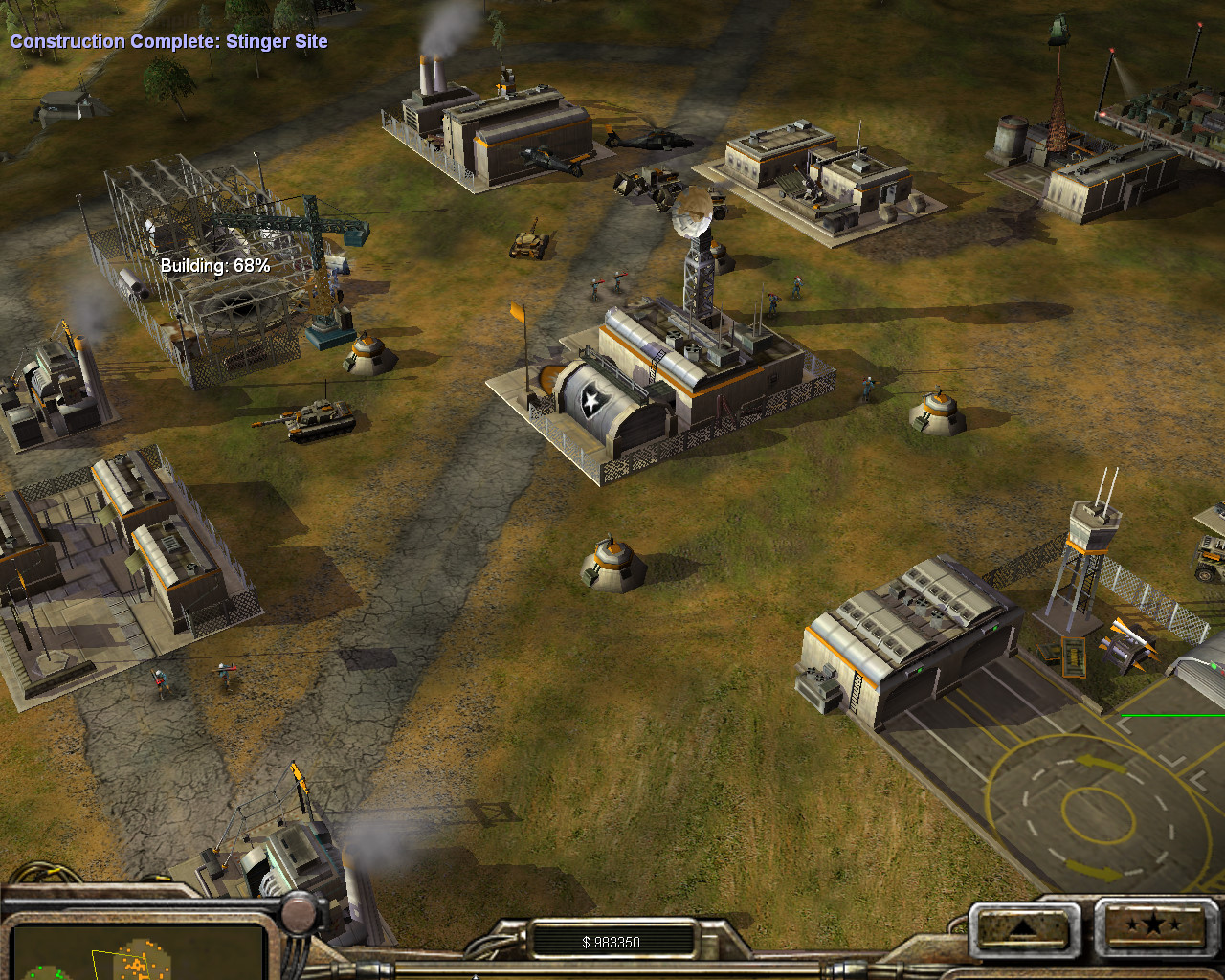Click the up-arrow control bar toggle button

[x=1020, y=926]
